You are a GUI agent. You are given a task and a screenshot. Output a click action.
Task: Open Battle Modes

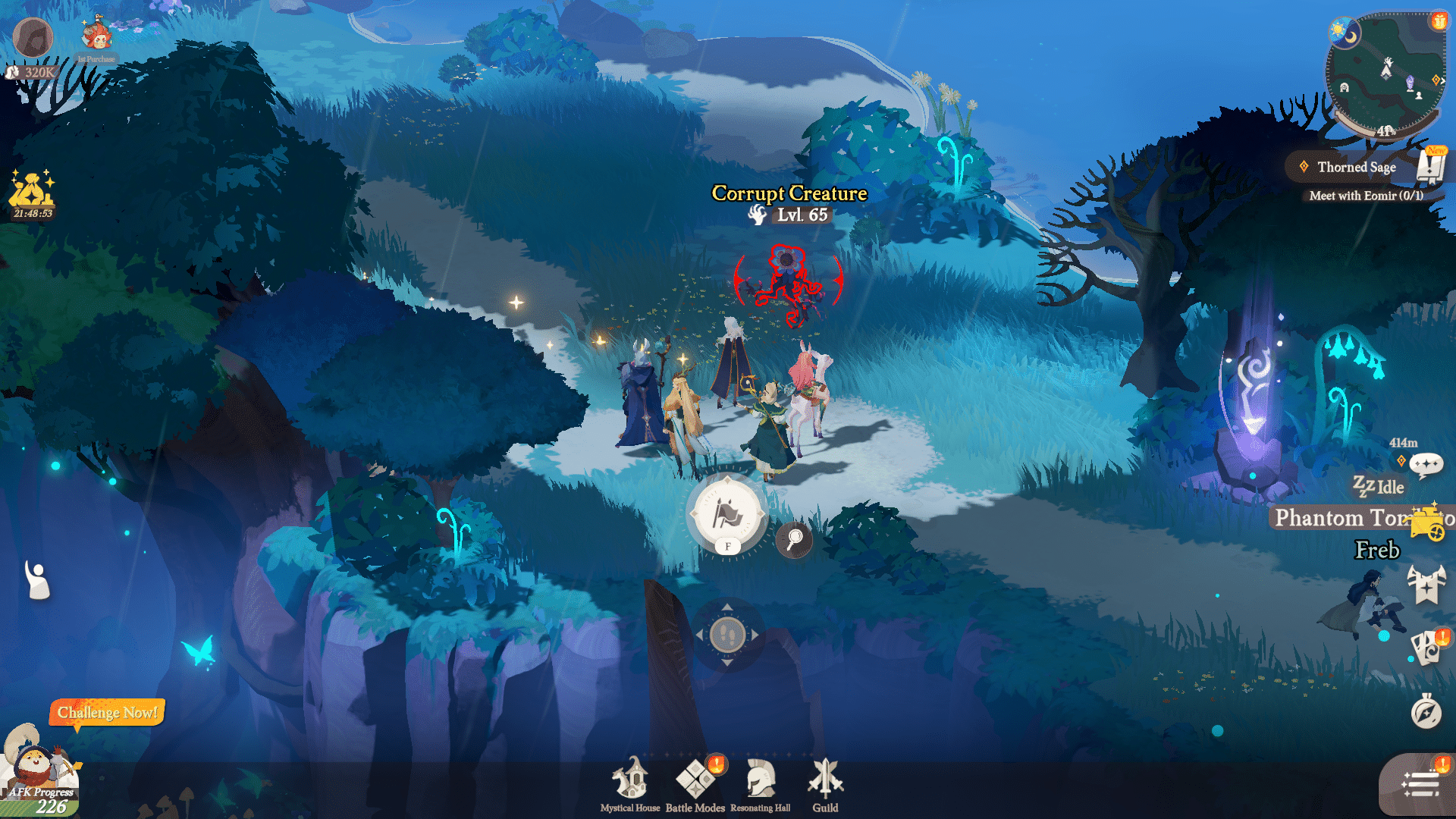695,784
